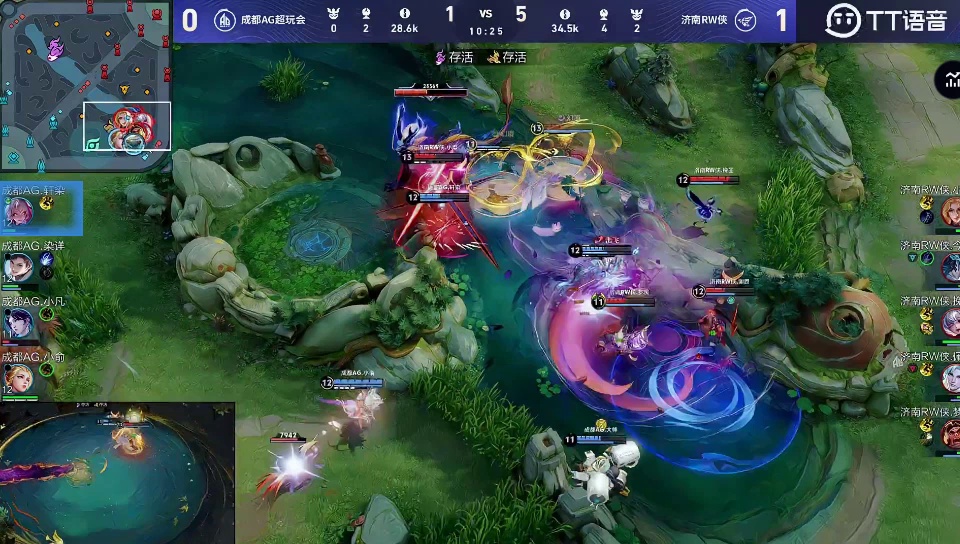Click the TT语音 logo
The height and width of the screenshot is (544, 960).
[886, 20]
